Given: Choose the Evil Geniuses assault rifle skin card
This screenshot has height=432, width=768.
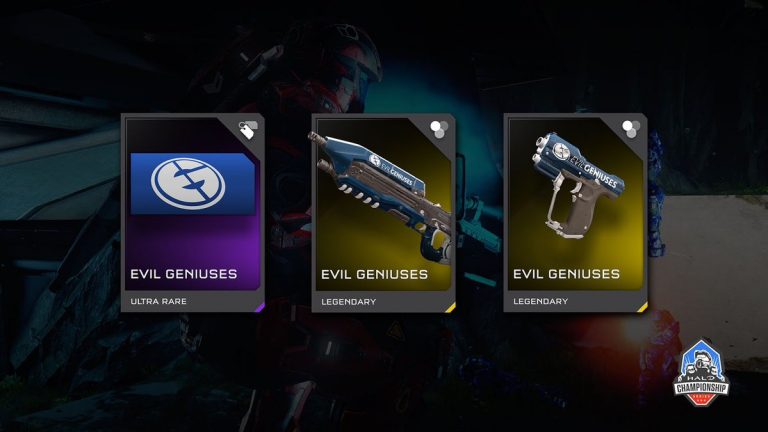Looking at the screenshot, I should point(384,212).
